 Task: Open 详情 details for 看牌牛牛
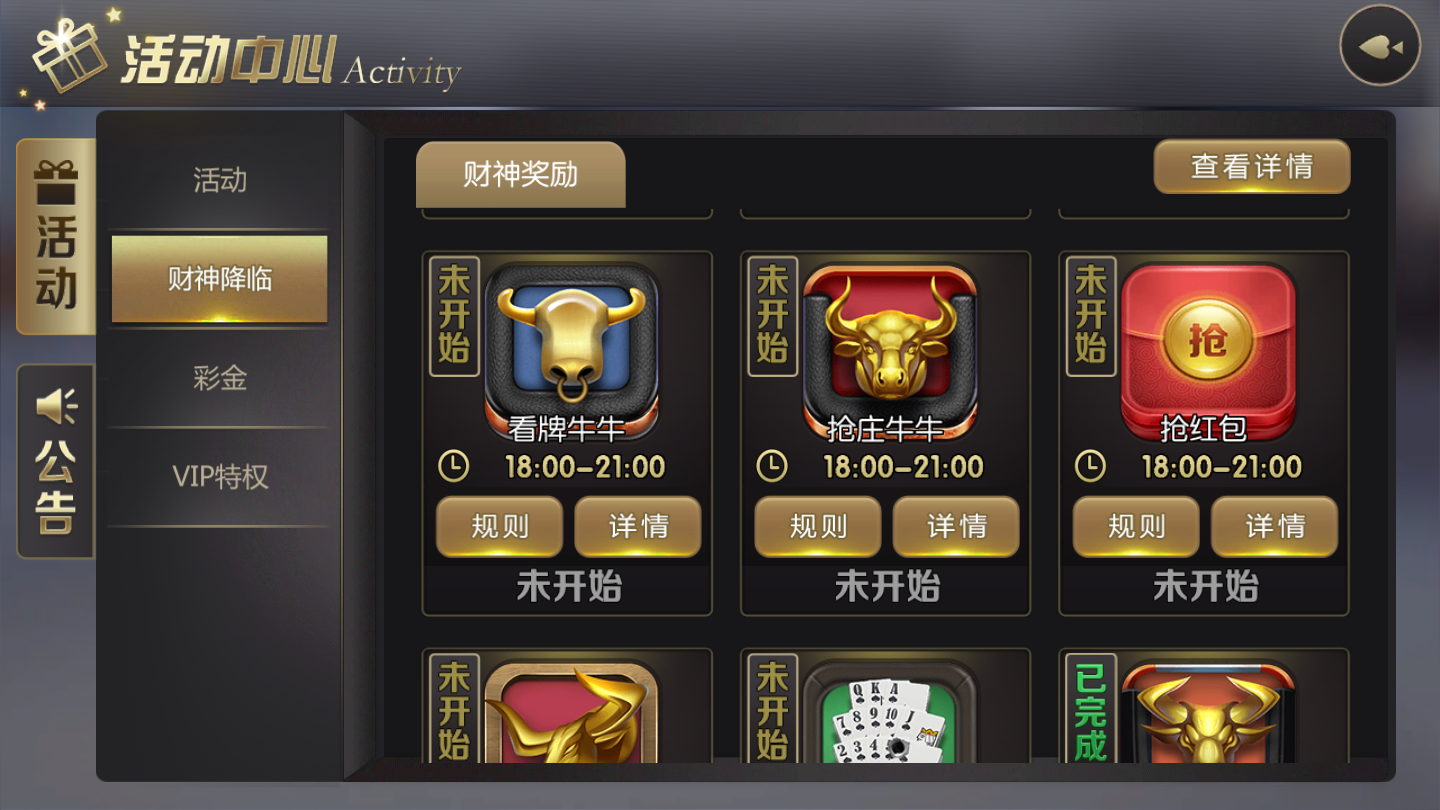(x=638, y=526)
